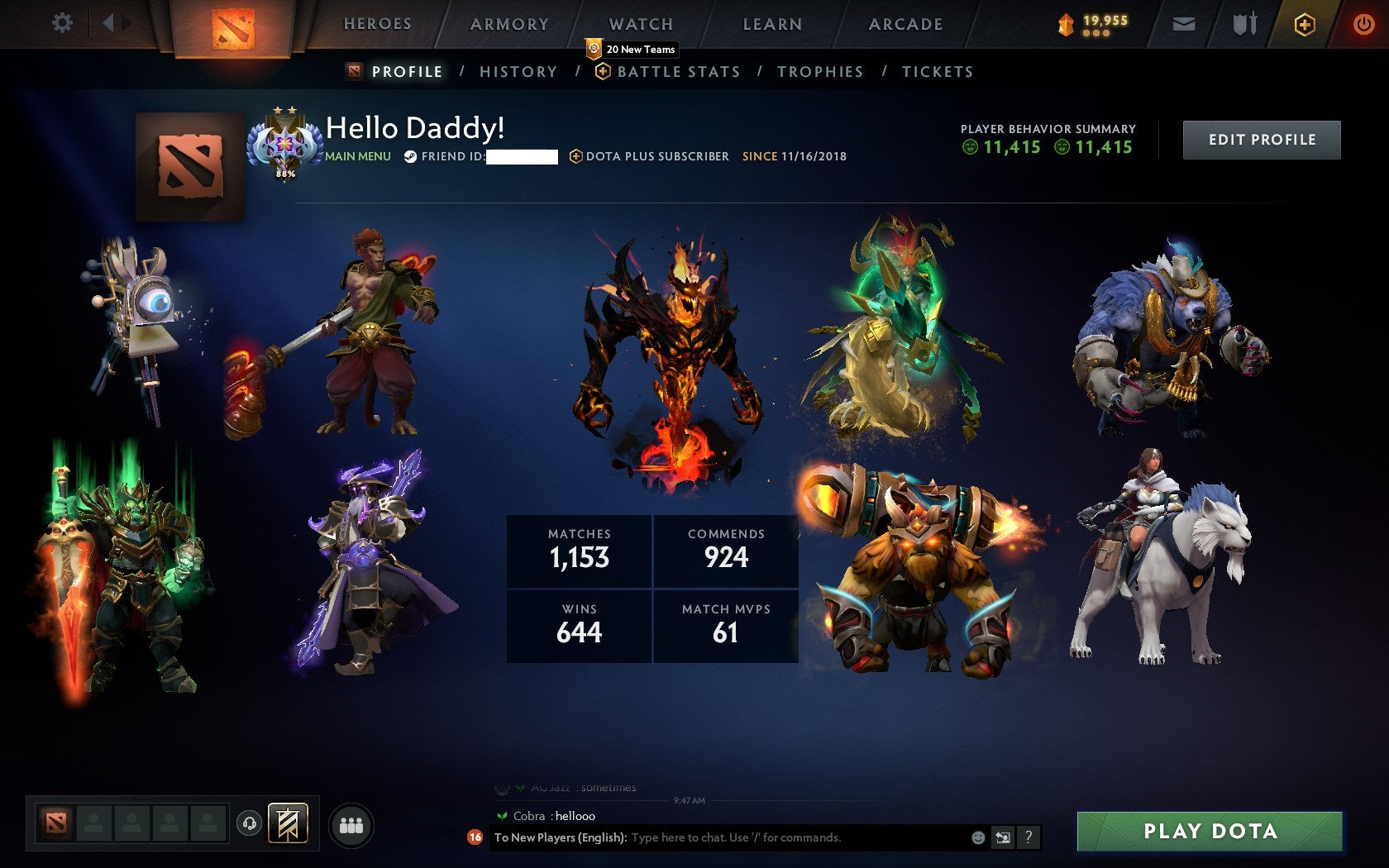Click the chat help question mark
The width and height of the screenshot is (1389, 868).
(x=1029, y=837)
